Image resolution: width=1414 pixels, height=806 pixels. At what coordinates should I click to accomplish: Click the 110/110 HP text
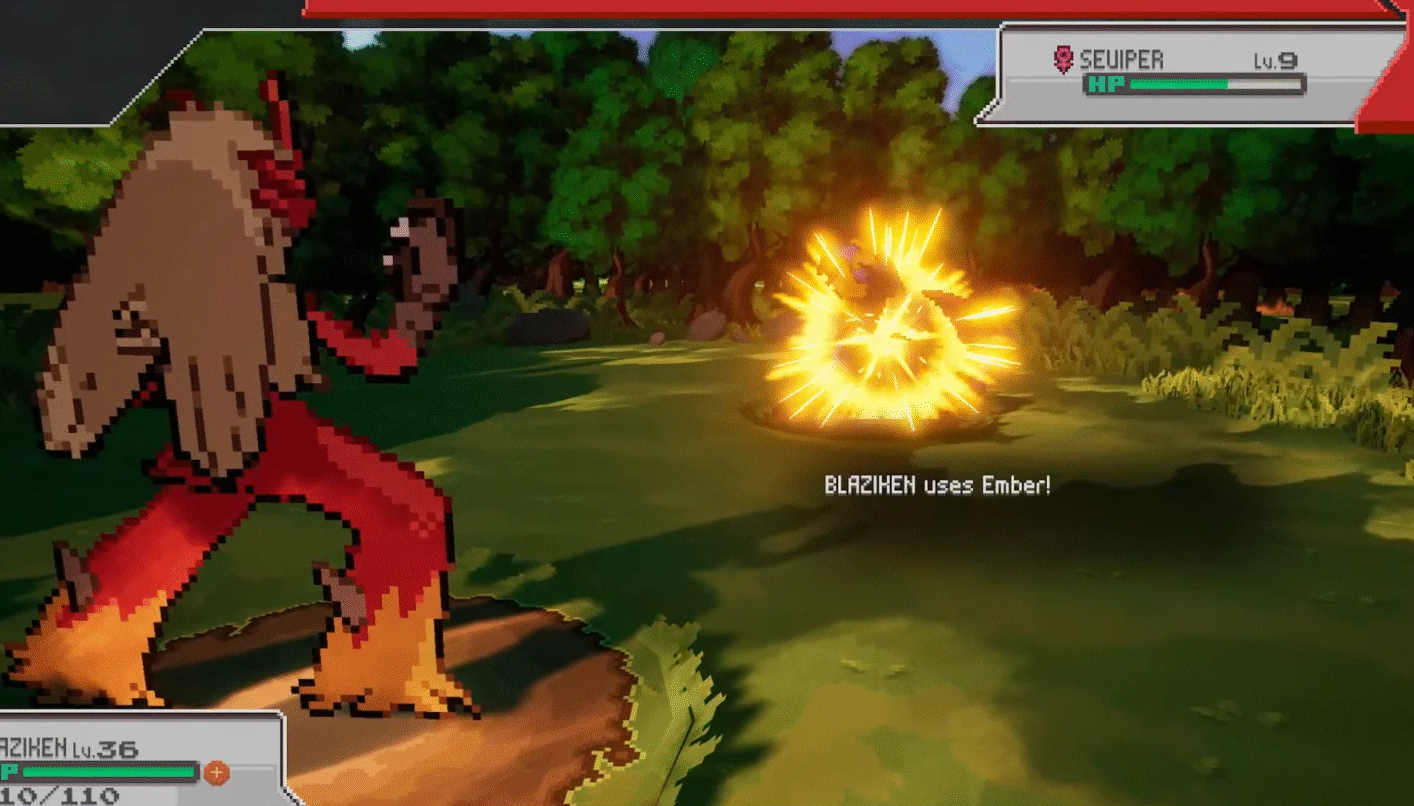click(60, 796)
